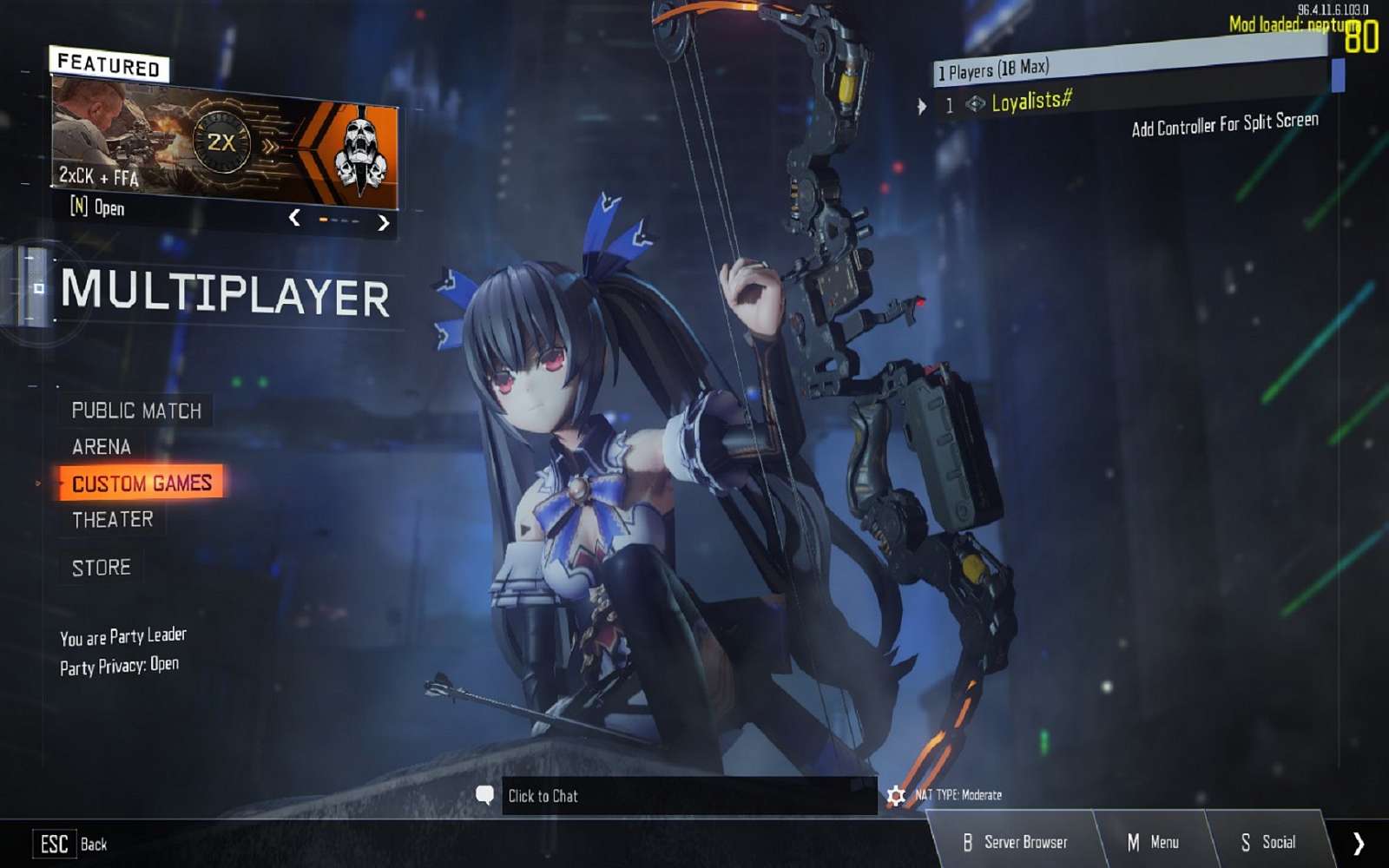This screenshot has height=868, width=1389.
Task: Open the Server Browser
Action: pos(1025,842)
